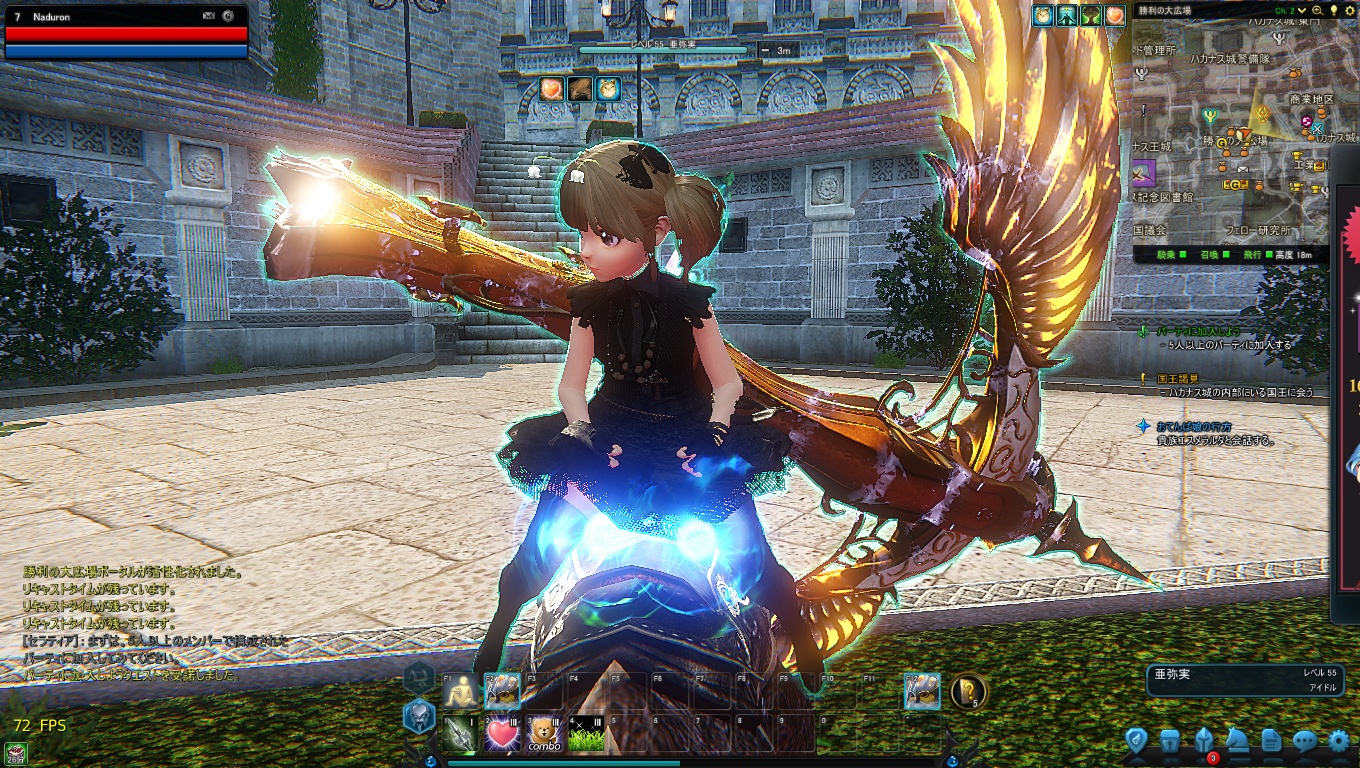1360x768 pixels.
Task: Open the chess knight menu icon
Action: (x=1237, y=741)
